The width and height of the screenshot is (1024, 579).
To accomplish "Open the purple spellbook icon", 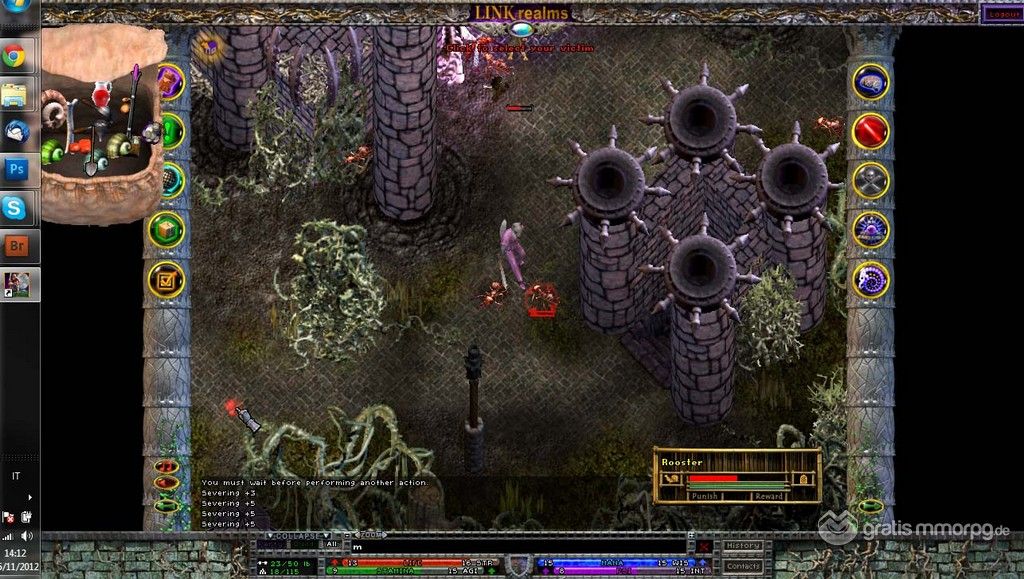I will (x=170, y=81).
